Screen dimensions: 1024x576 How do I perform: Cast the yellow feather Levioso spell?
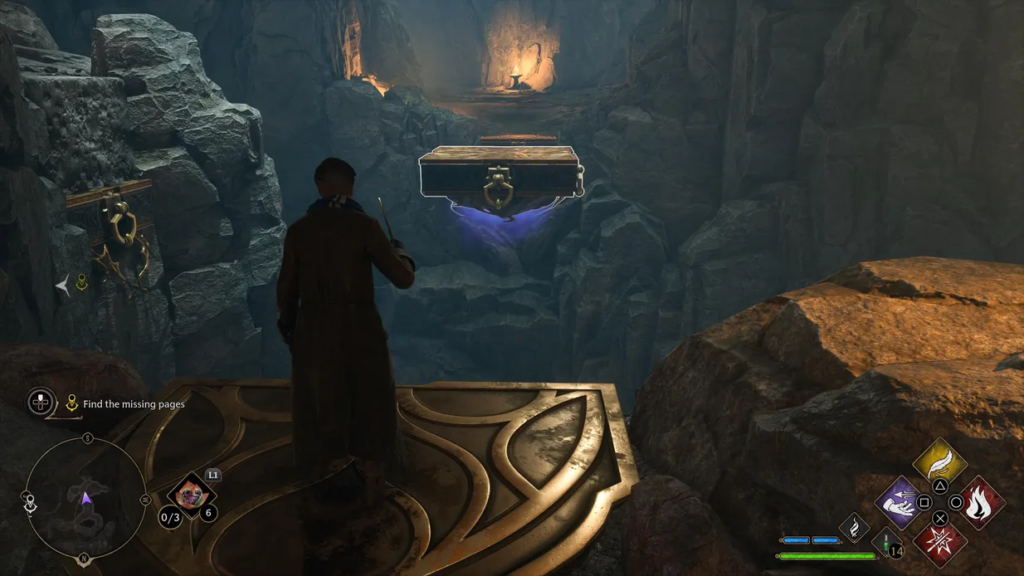point(940,461)
